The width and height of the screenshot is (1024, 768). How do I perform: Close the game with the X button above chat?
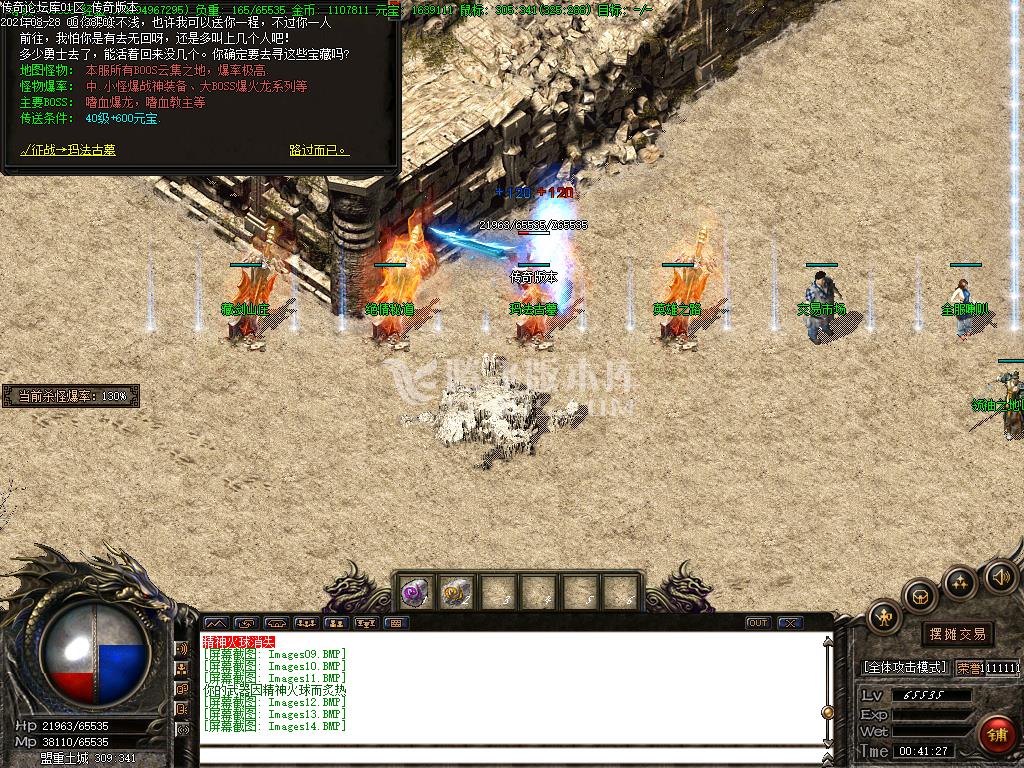click(x=790, y=623)
